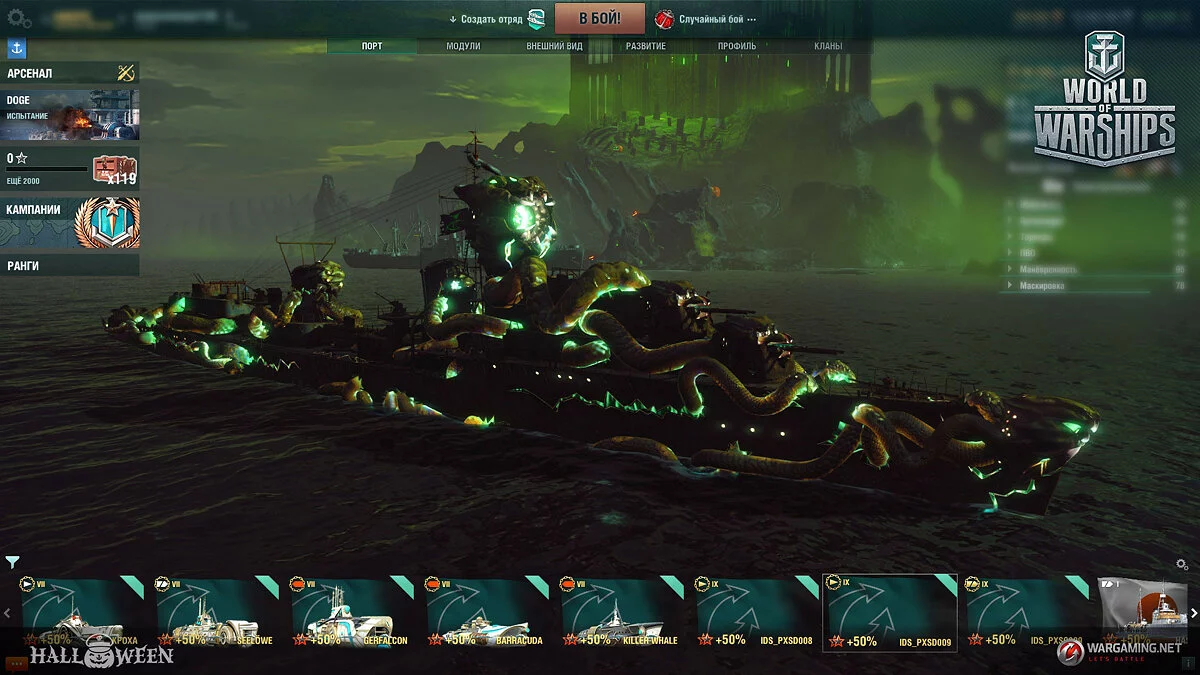Go to the РАЗВИТИЕ tab
The image size is (1200, 675).
tap(646, 46)
